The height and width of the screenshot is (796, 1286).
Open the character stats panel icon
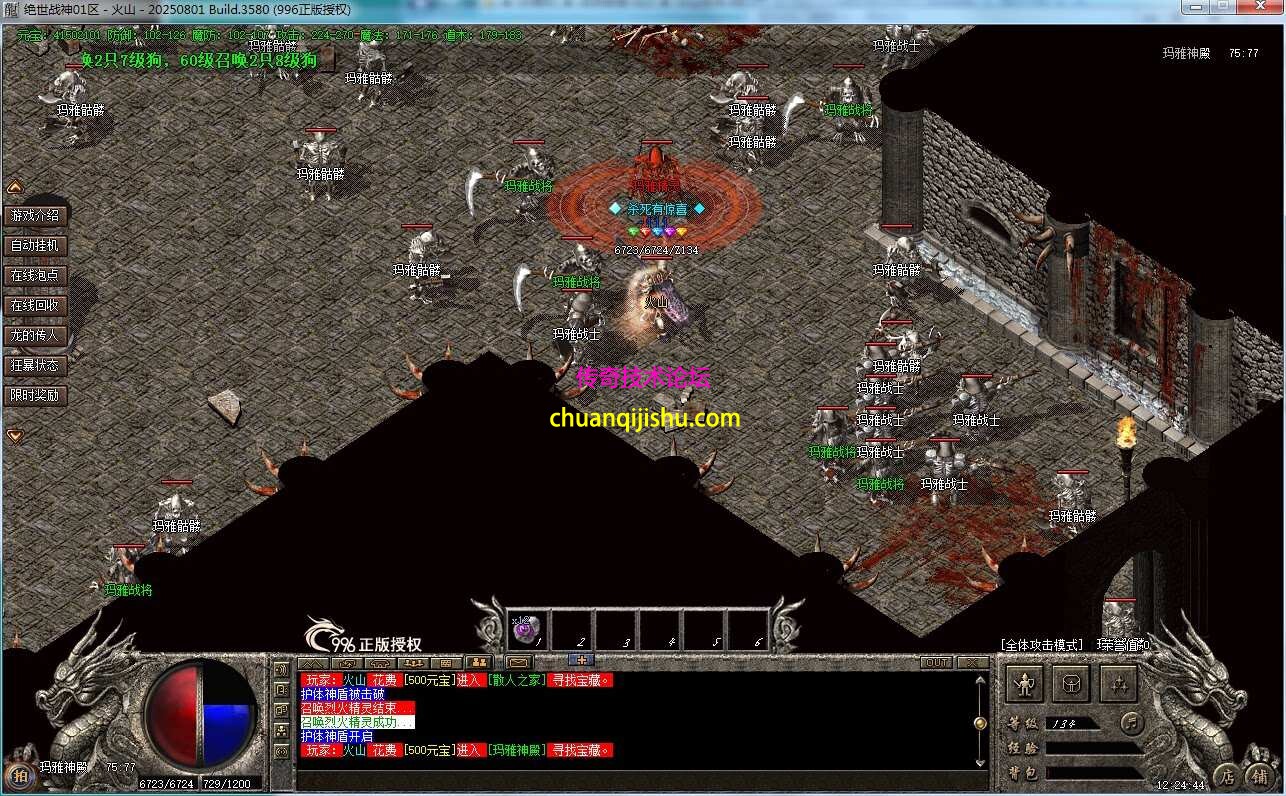pyautogui.click(x=1024, y=683)
